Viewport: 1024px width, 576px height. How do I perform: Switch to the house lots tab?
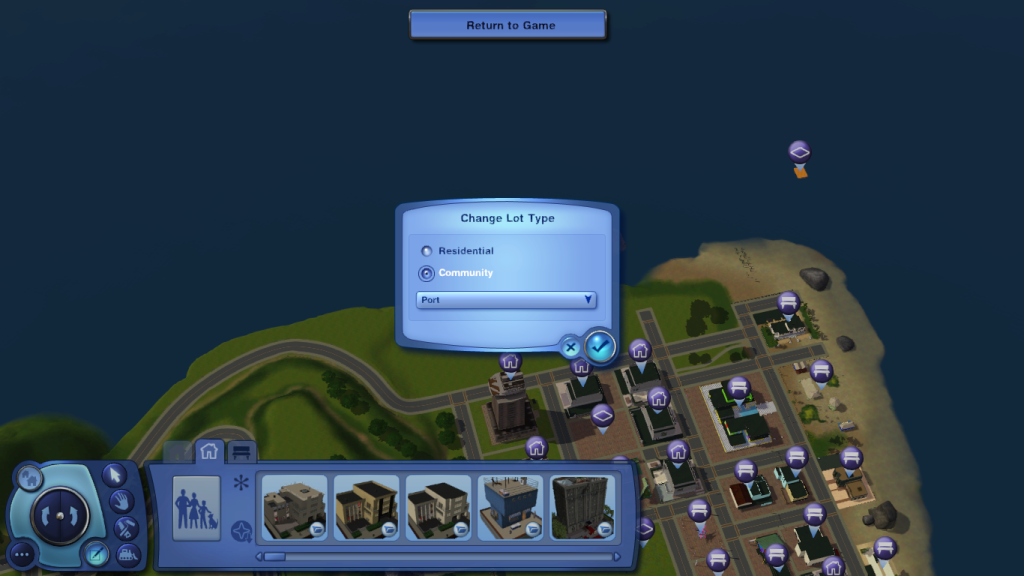coord(209,452)
